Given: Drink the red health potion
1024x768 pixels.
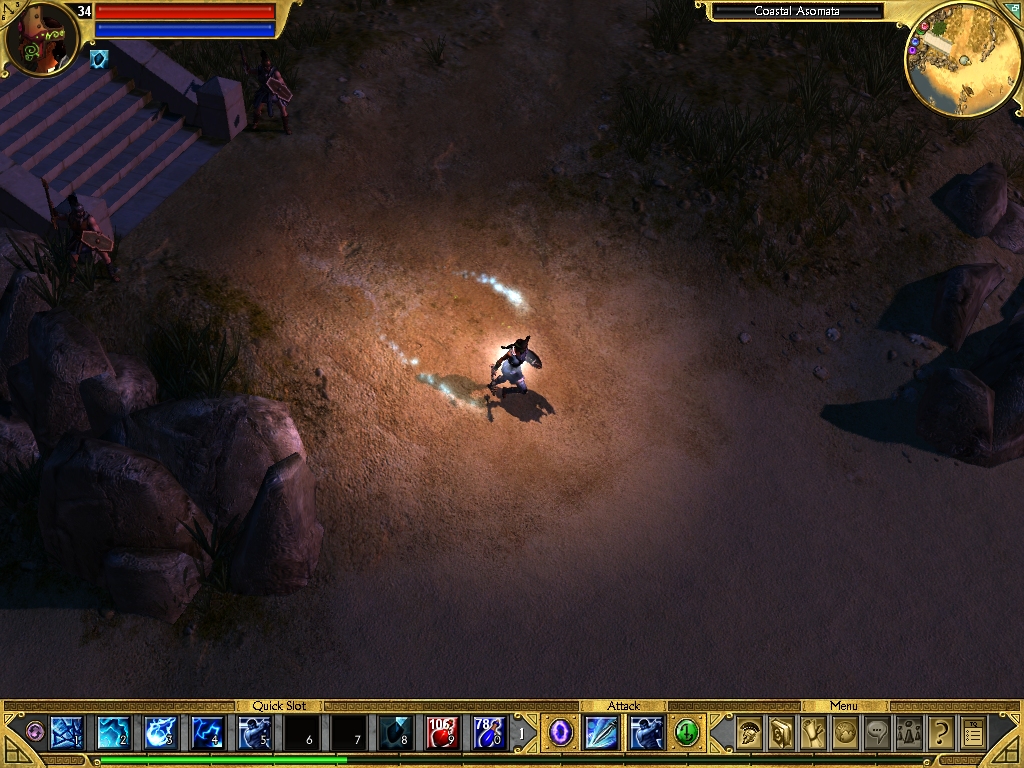Looking at the screenshot, I should [443, 733].
